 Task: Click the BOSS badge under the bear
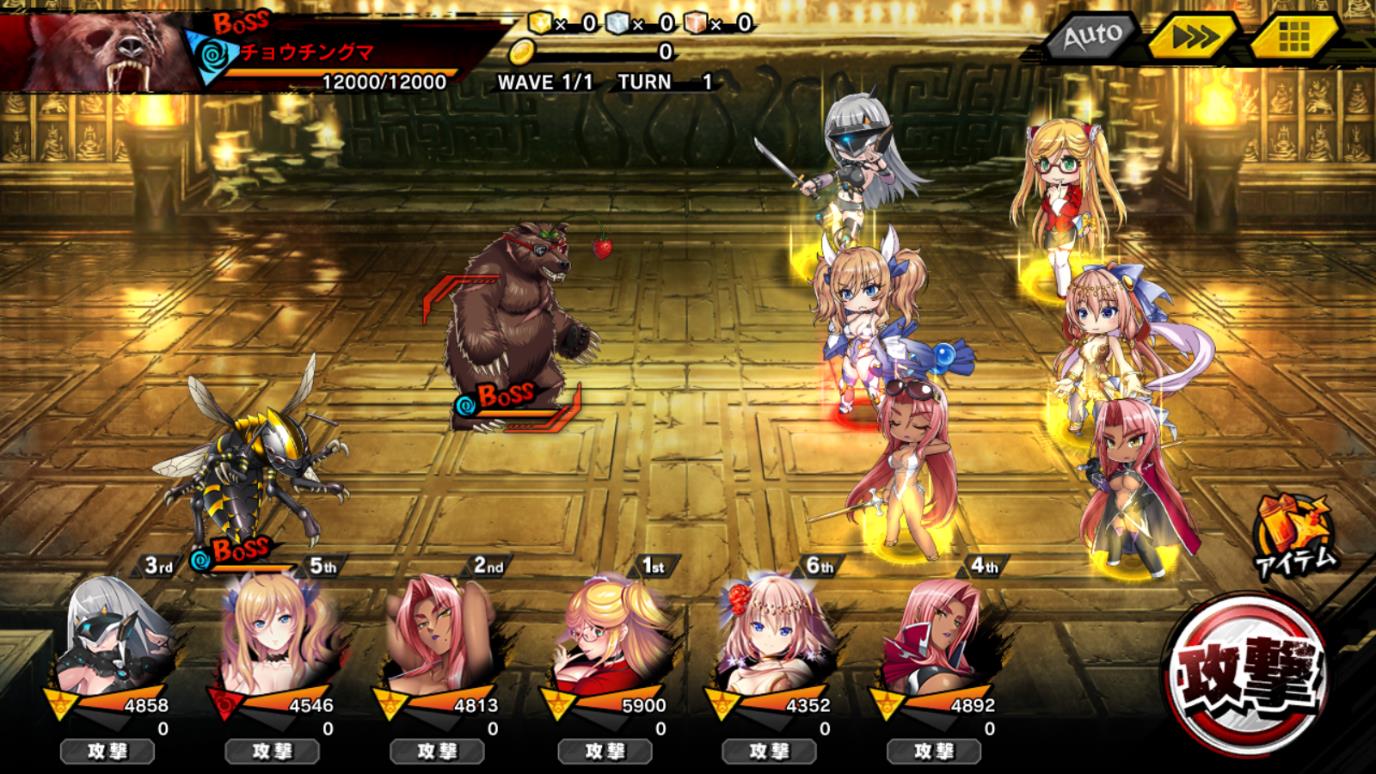pyautogui.click(x=505, y=393)
